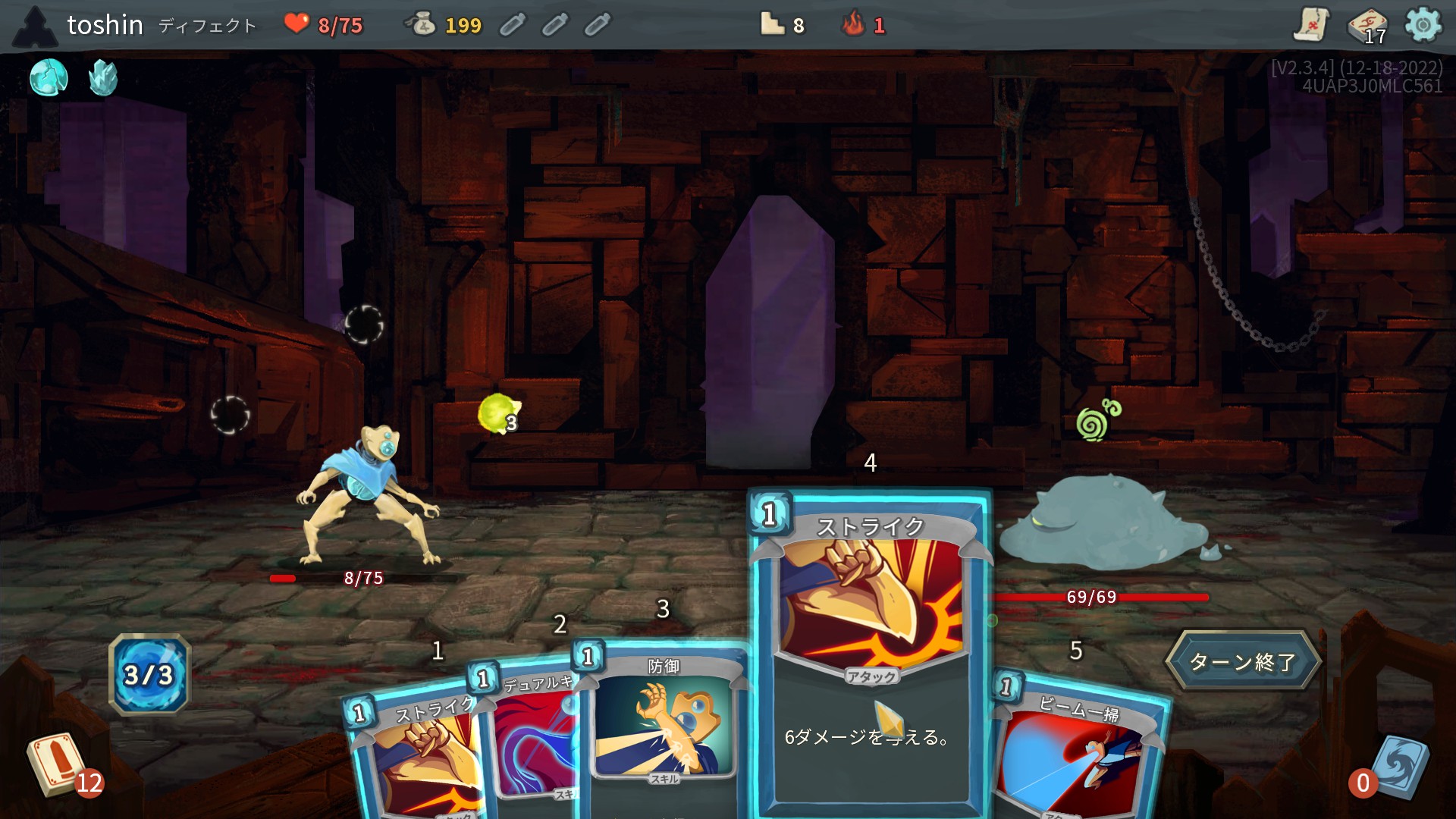1456x819 pixels.
Task: Open settings with the gear icon
Action: coord(1423,25)
